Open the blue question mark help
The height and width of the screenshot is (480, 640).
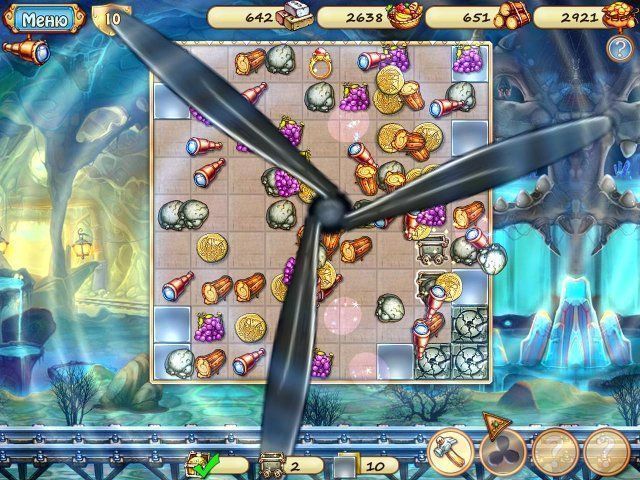(x=617, y=47)
